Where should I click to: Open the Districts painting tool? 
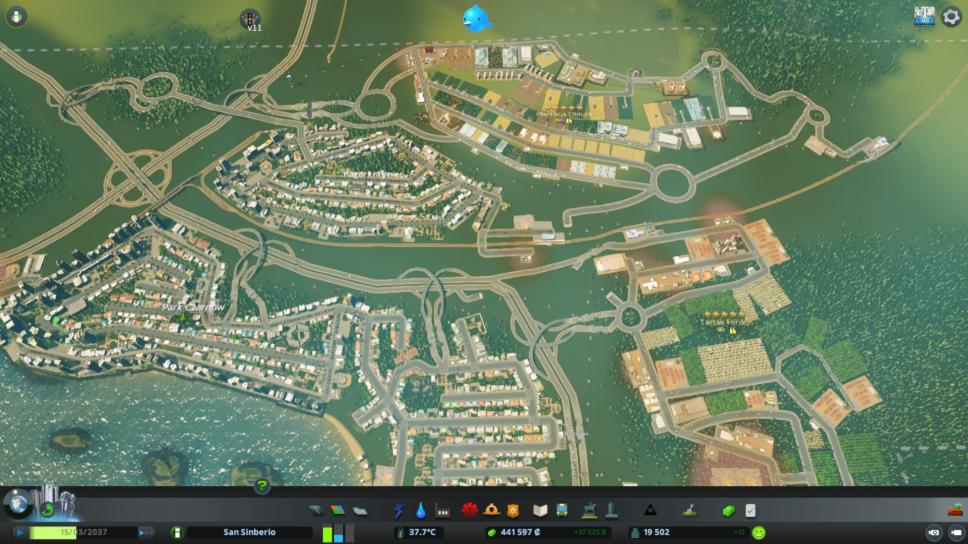[359, 510]
